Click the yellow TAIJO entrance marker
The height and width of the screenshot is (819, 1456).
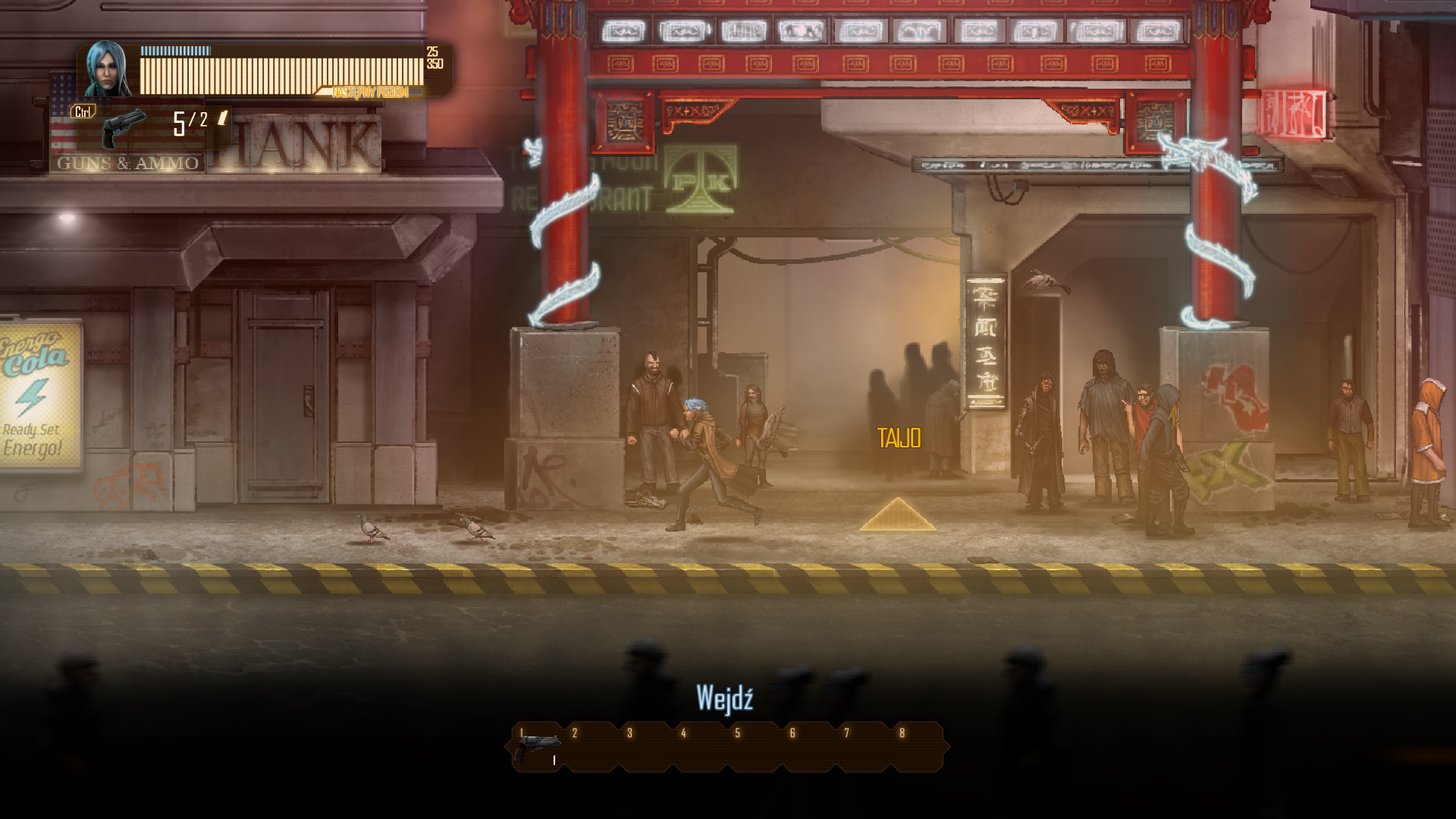(x=898, y=514)
